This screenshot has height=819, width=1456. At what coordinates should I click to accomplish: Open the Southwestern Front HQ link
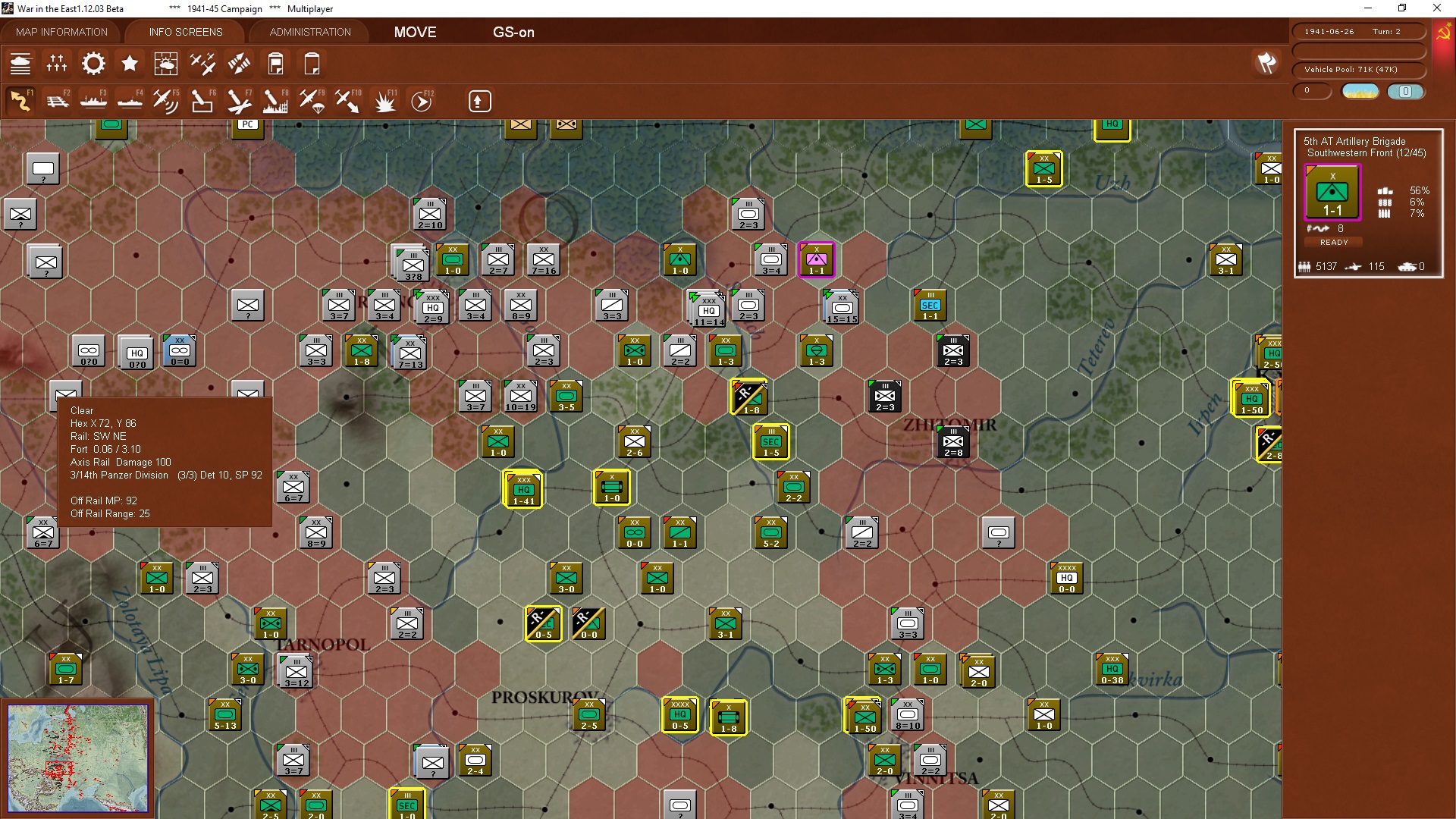[x=1367, y=152]
